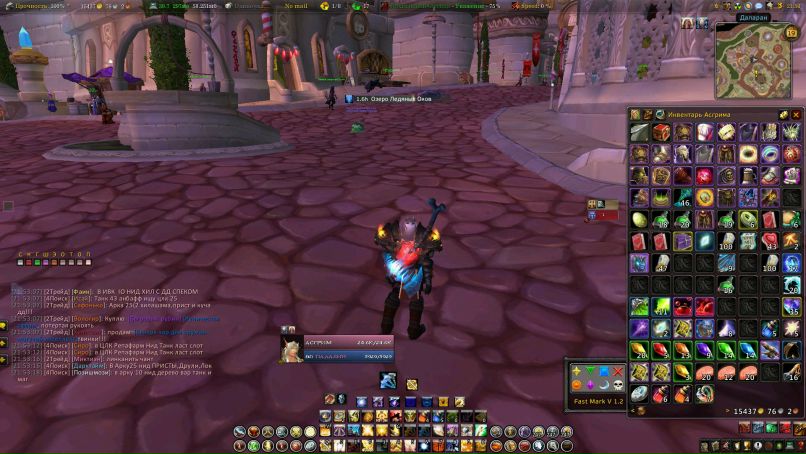Pick the yellow star marker in Fast Mark
The width and height of the screenshot is (806, 454).
[x=577, y=372]
